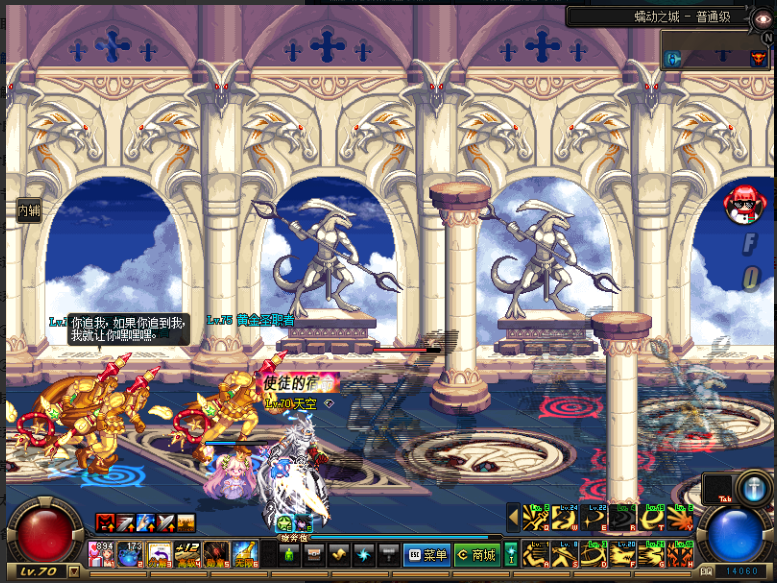Activate the H hotkey skill icon
Image resolution: width=777 pixels, height=583 pixels.
pyautogui.click(x=682, y=554)
